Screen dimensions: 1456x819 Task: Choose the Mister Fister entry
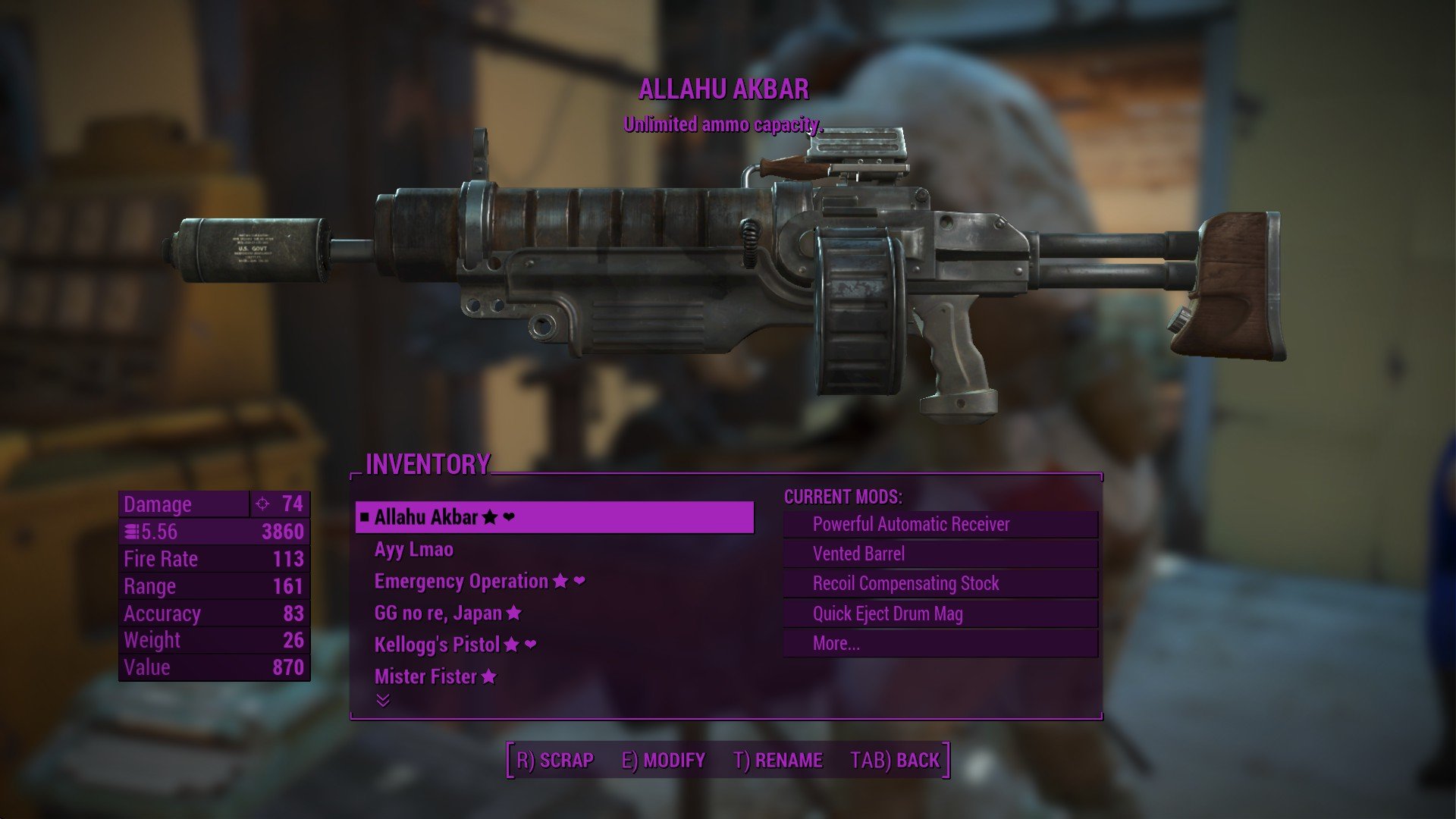[x=425, y=676]
